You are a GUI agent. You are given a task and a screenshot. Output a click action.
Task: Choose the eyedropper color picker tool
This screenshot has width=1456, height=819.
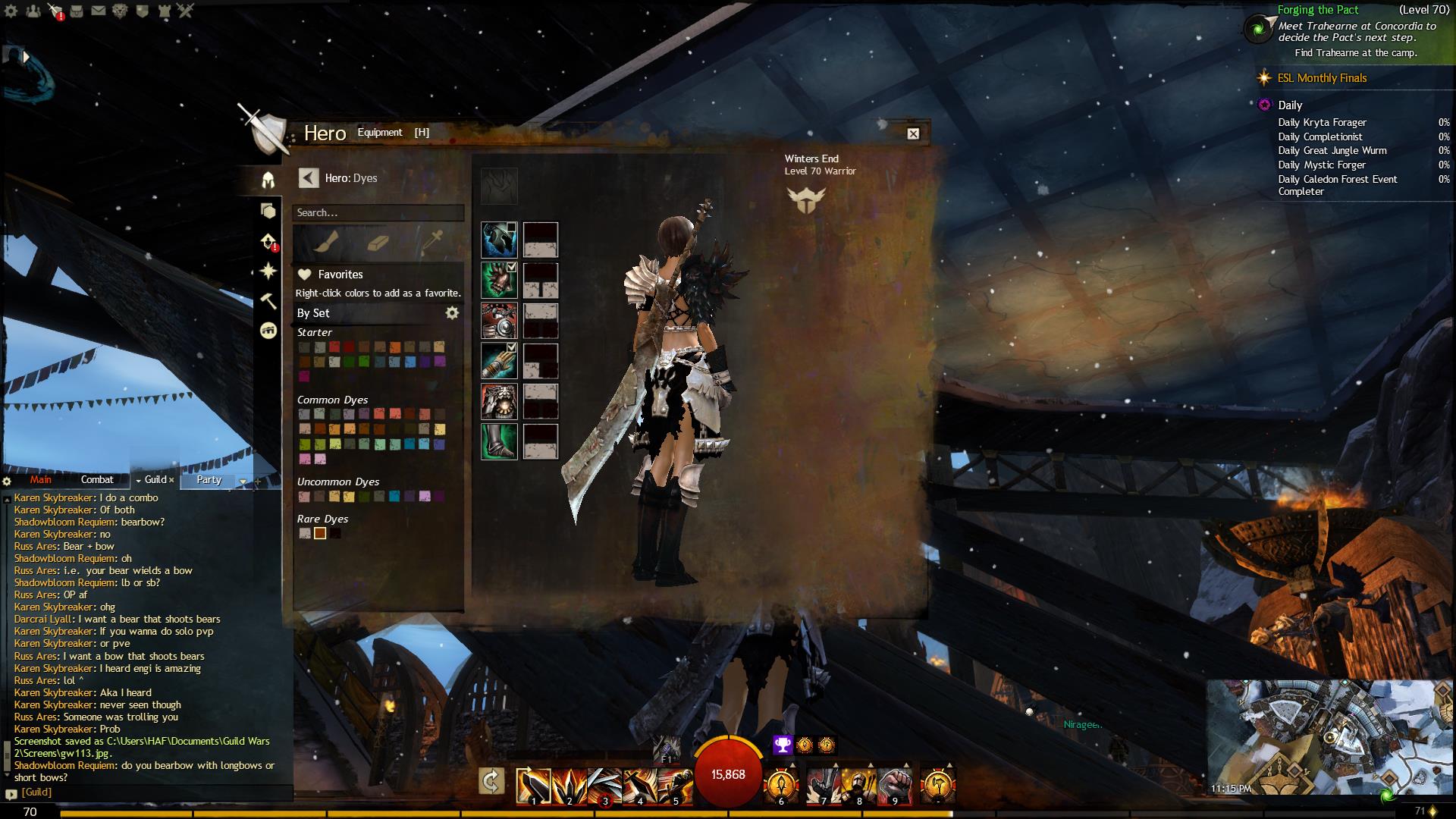click(432, 242)
